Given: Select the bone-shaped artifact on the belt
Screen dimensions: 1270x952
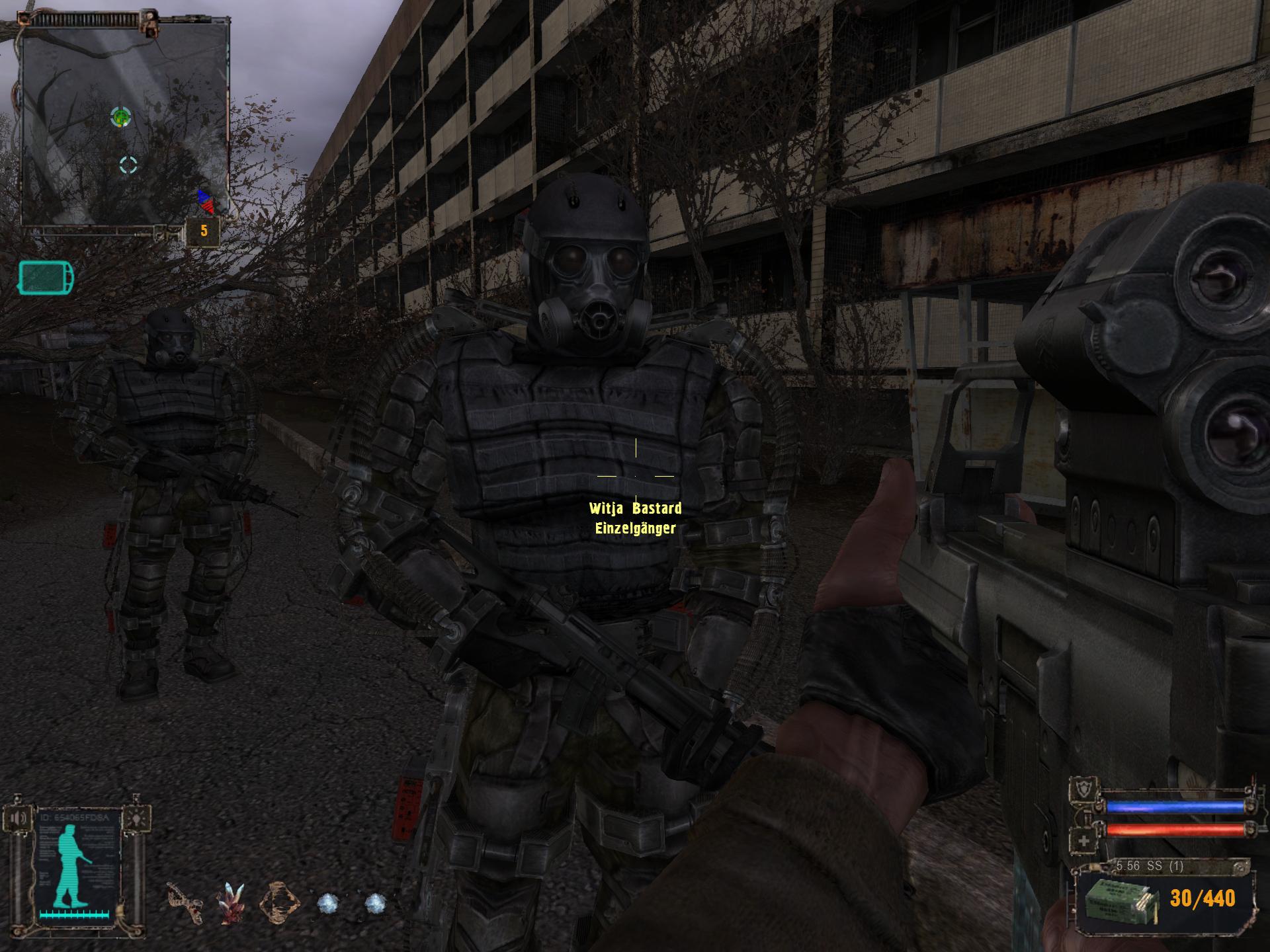Looking at the screenshot, I should pos(184,902).
